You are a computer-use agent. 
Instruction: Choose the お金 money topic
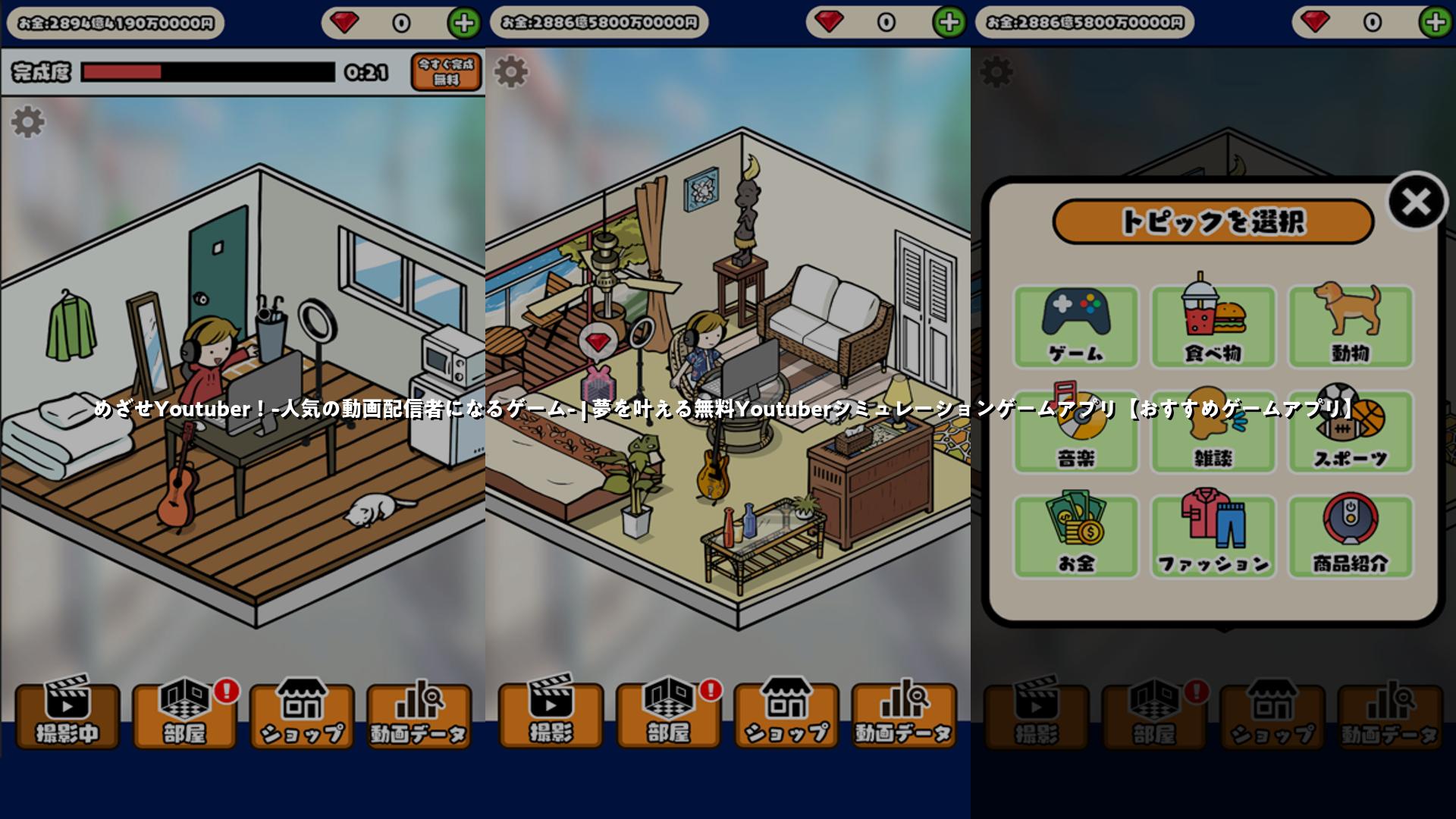(x=1075, y=537)
